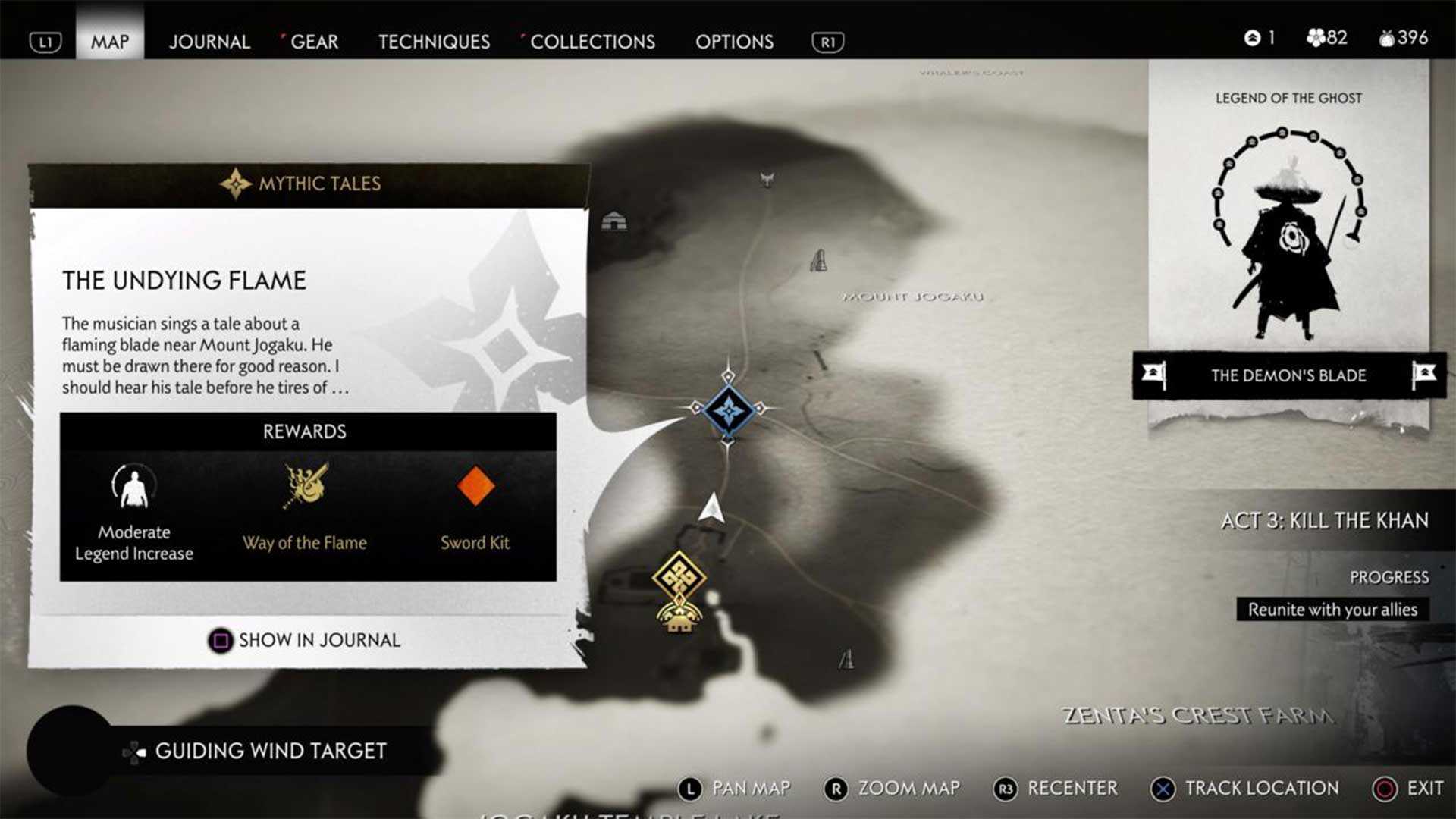This screenshot has width=1456, height=819.
Task: Click the fox den marker on map
Action: pyautogui.click(x=767, y=180)
